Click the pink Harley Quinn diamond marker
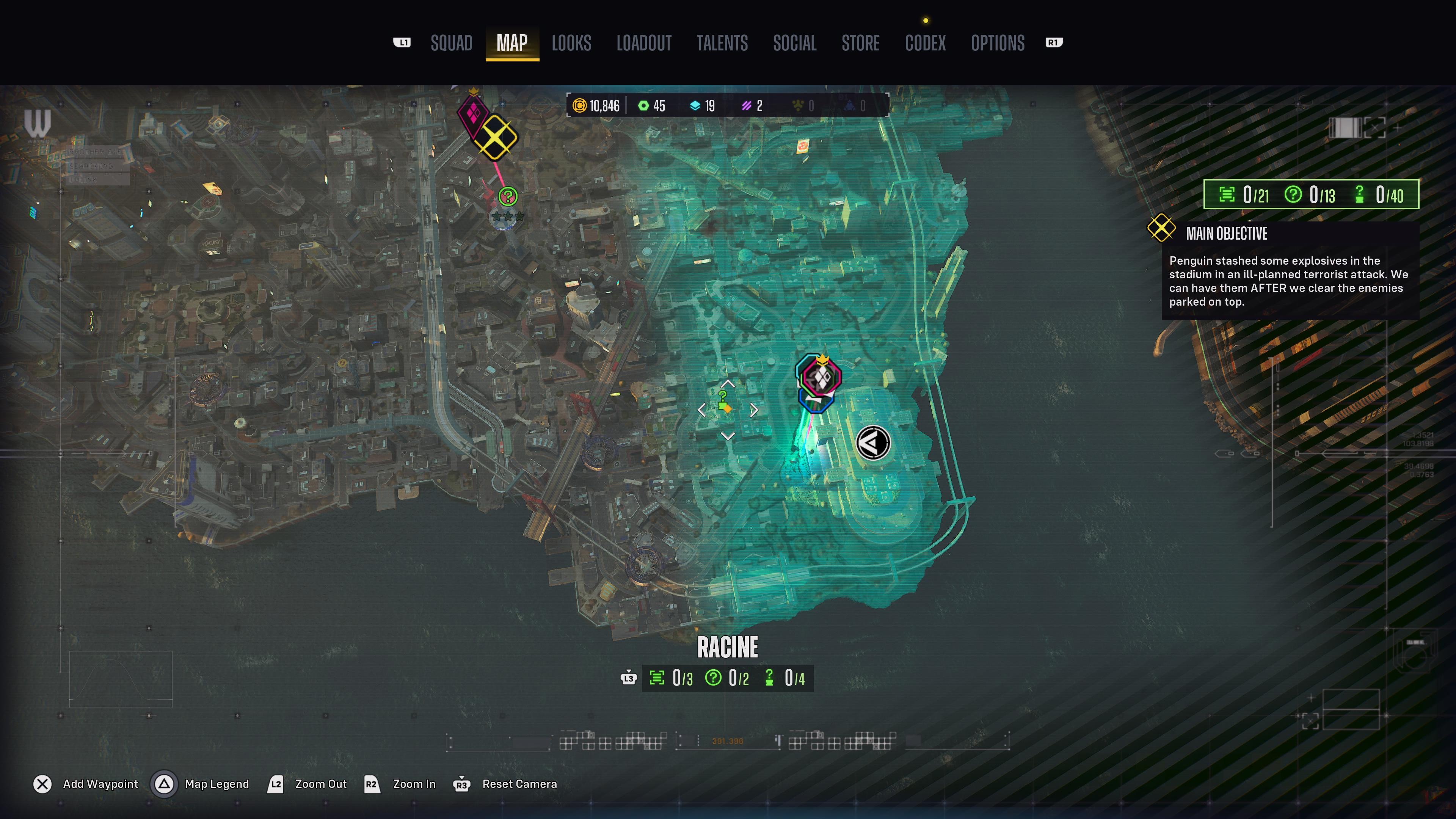Screen dimensions: 1456x819 (x=472, y=113)
